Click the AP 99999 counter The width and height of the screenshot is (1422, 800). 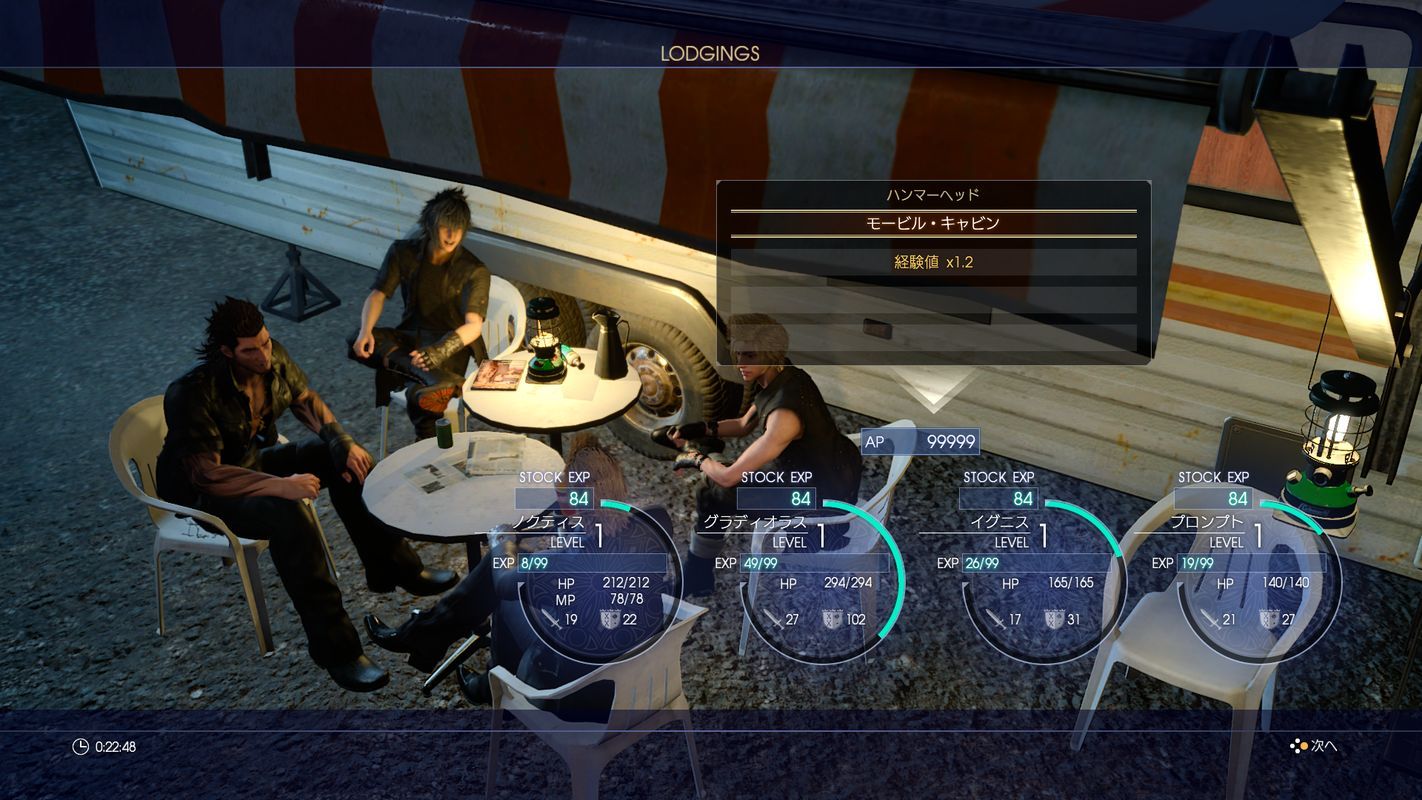click(918, 441)
